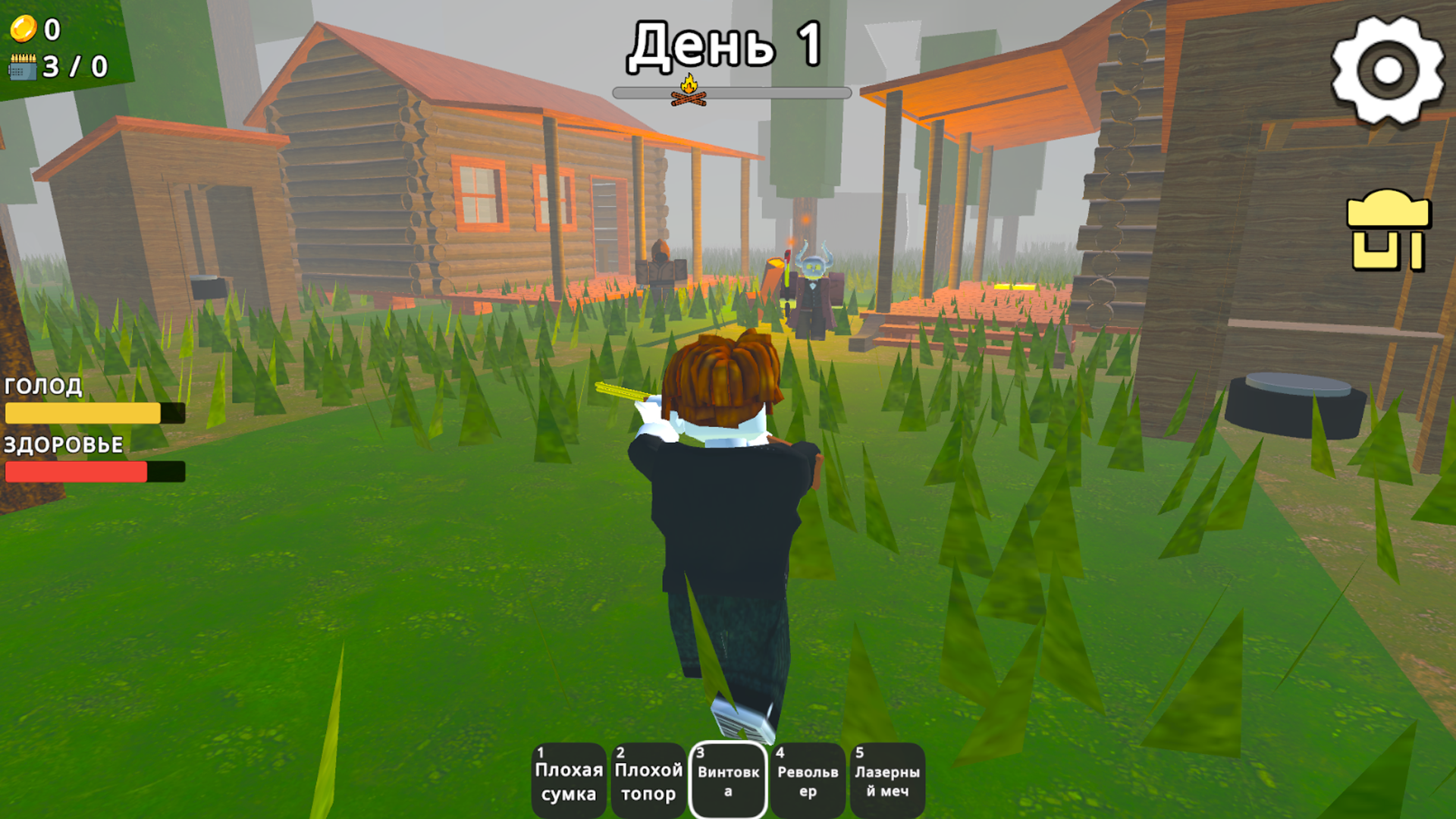Click the ЗДОРОВЬЕ label text
1456x819 pixels.
[x=63, y=446]
